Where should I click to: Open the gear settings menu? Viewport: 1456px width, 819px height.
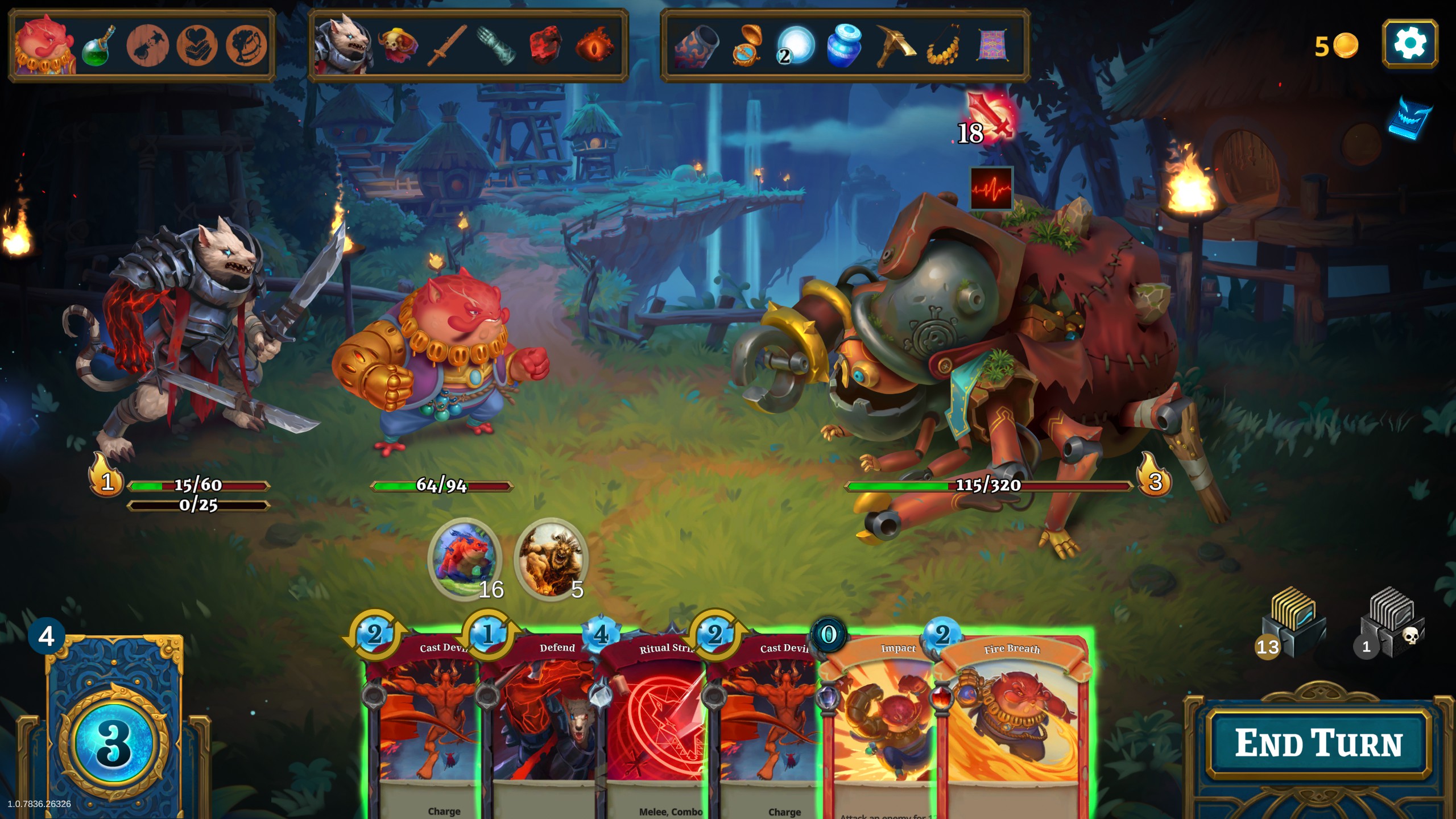1409,44
